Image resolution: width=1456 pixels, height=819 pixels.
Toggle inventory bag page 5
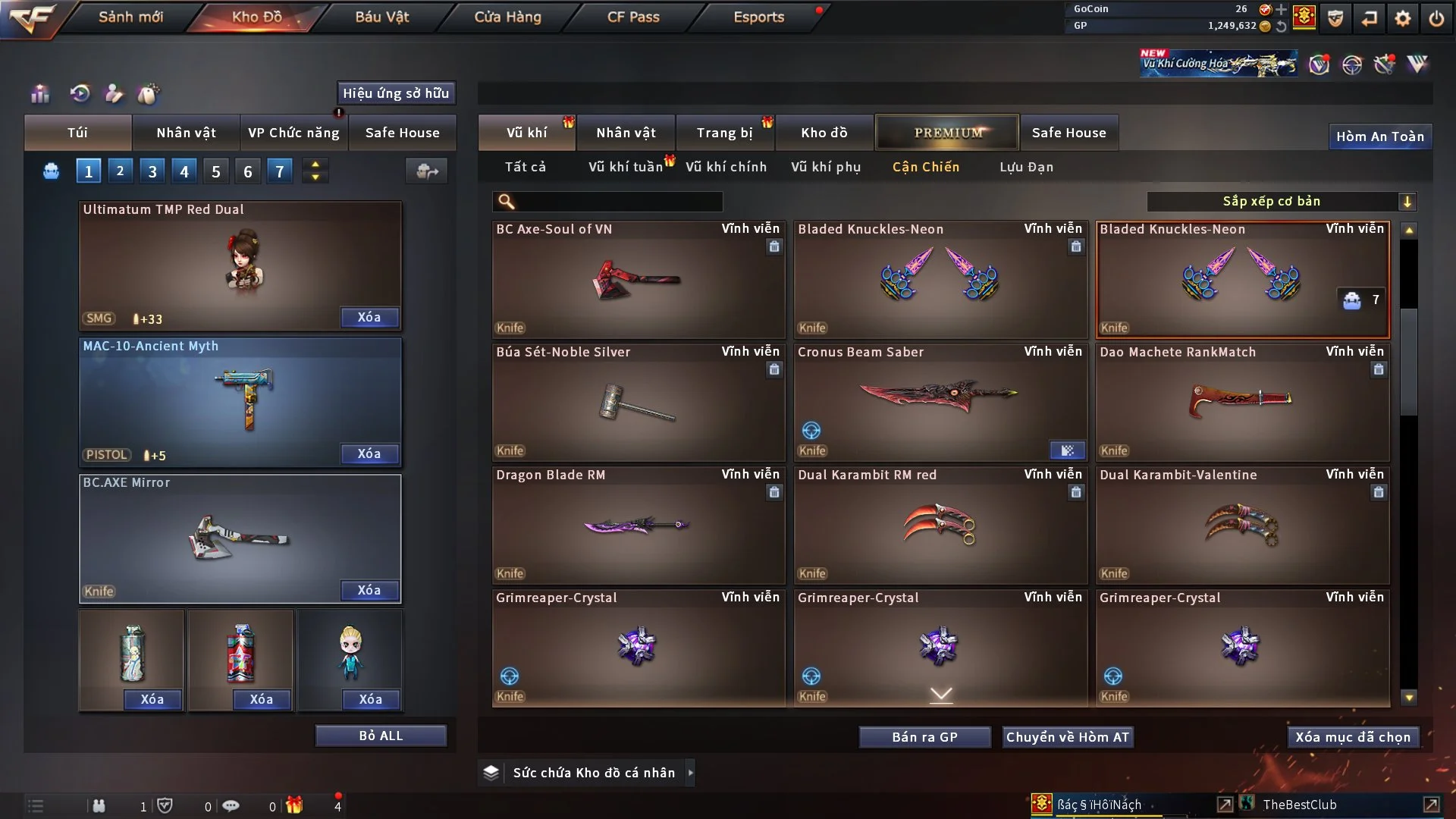(x=215, y=171)
